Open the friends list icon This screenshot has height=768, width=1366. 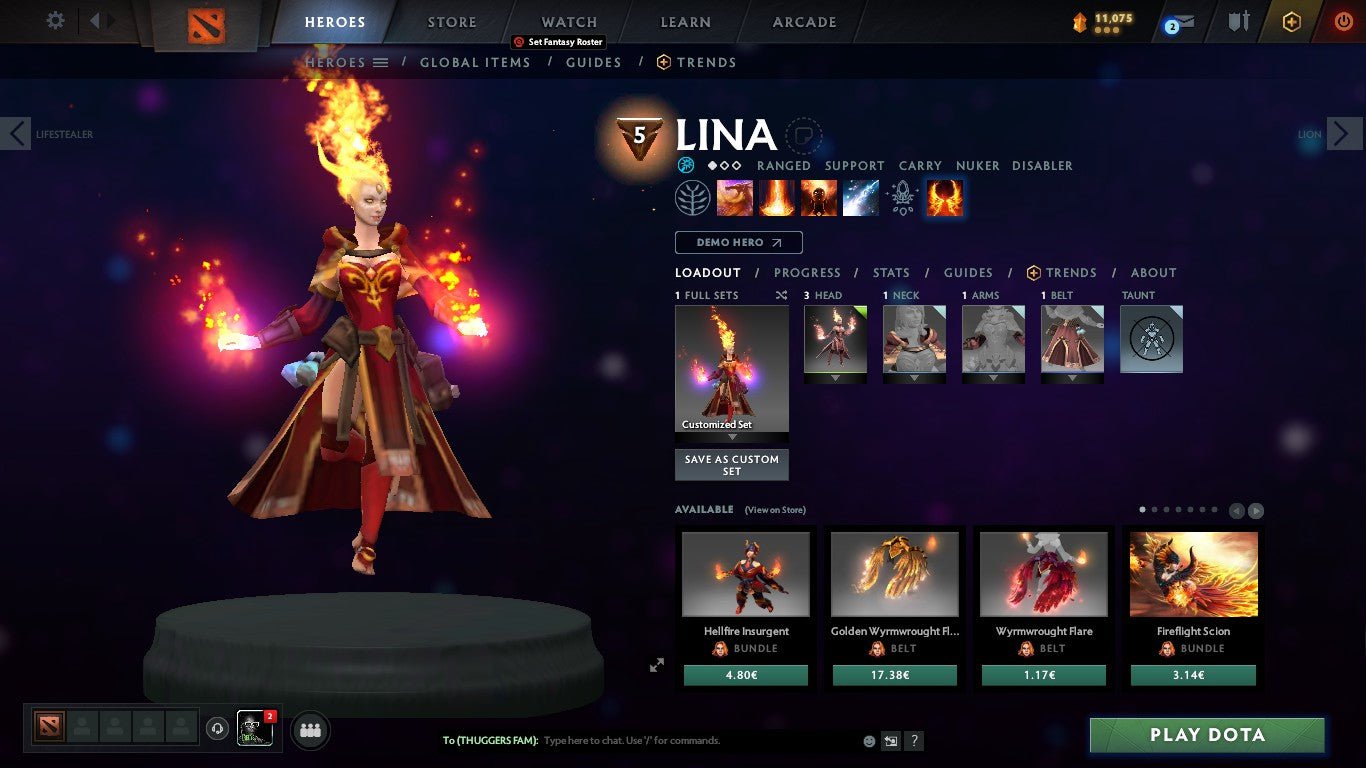[310, 731]
